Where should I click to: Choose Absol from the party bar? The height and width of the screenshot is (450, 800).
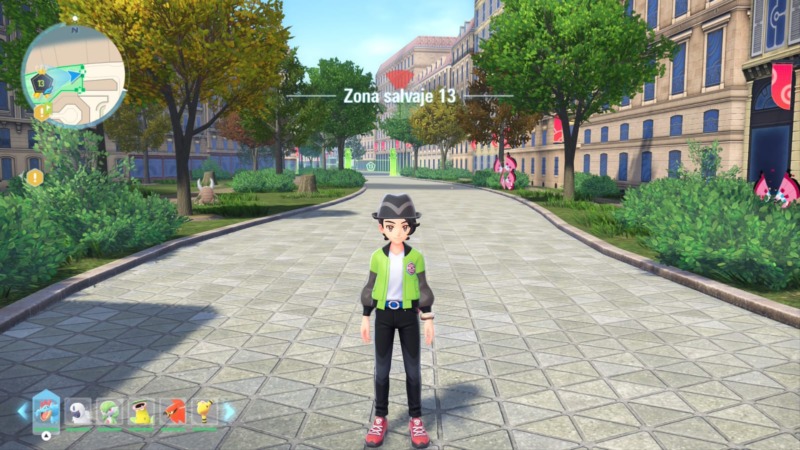(x=78, y=412)
